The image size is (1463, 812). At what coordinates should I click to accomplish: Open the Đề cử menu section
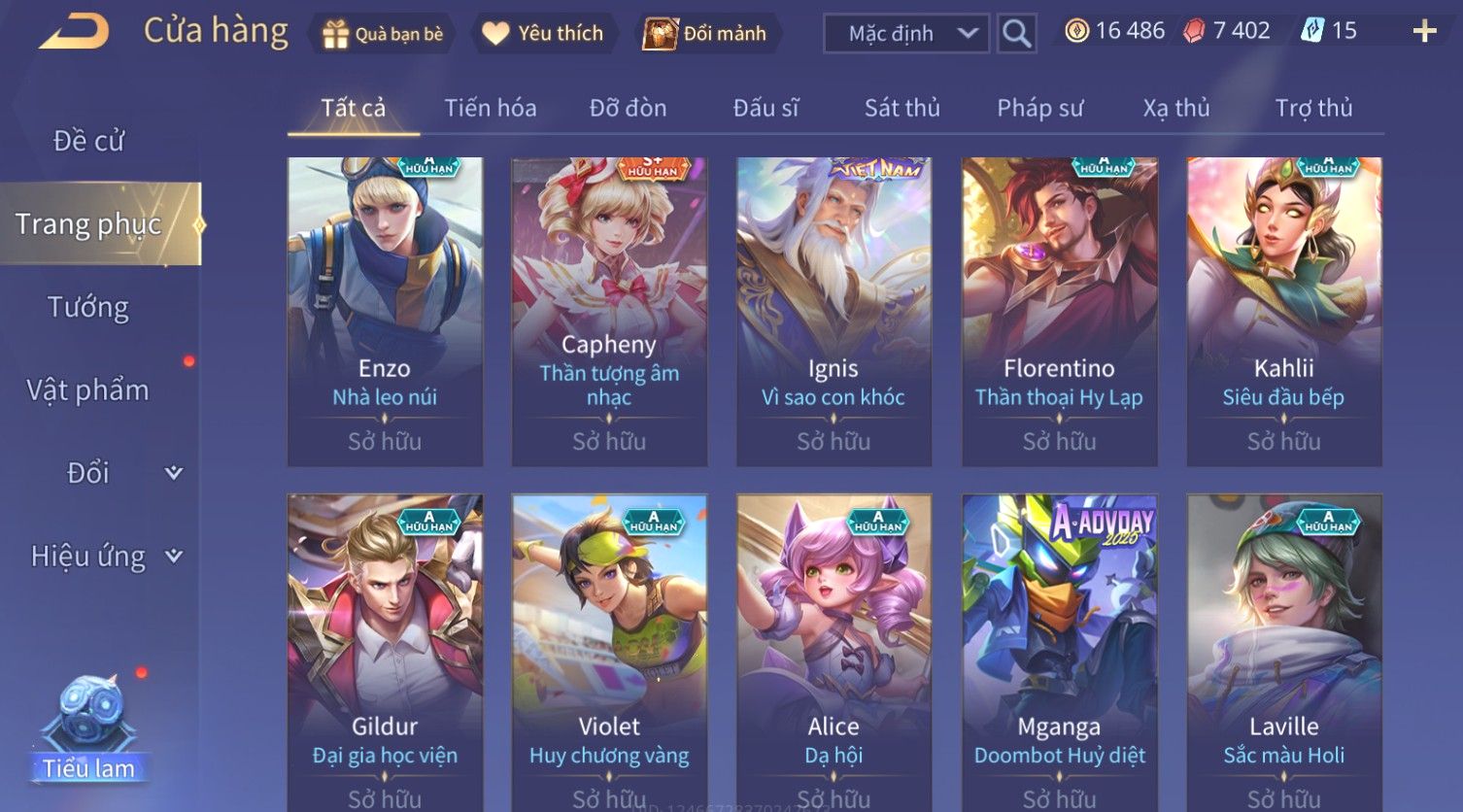point(88,141)
